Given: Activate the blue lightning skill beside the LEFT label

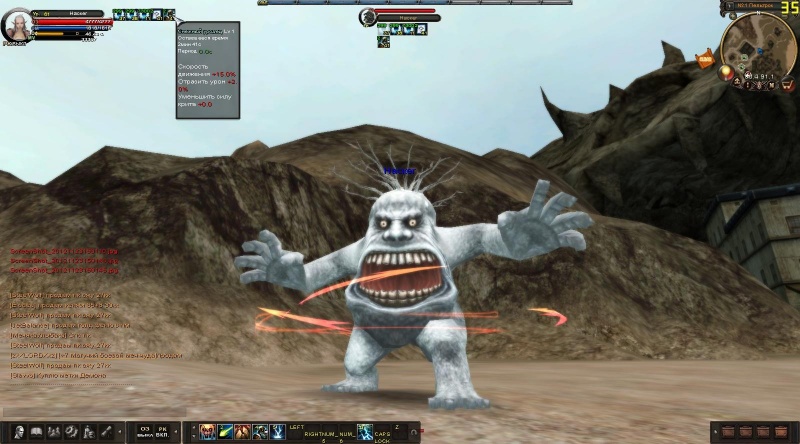Looking at the screenshot, I should pyautogui.click(x=276, y=431).
